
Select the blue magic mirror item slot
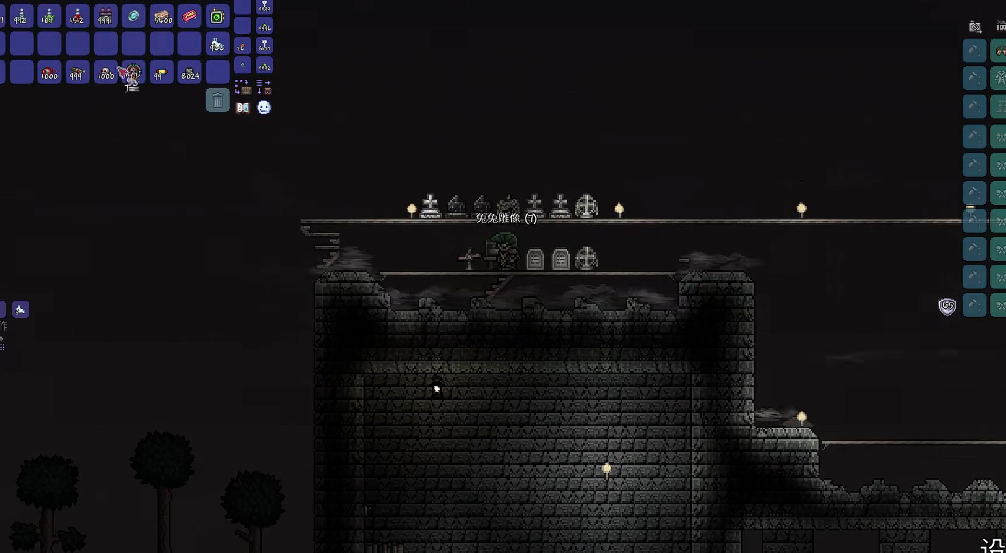click(x=134, y=16)
